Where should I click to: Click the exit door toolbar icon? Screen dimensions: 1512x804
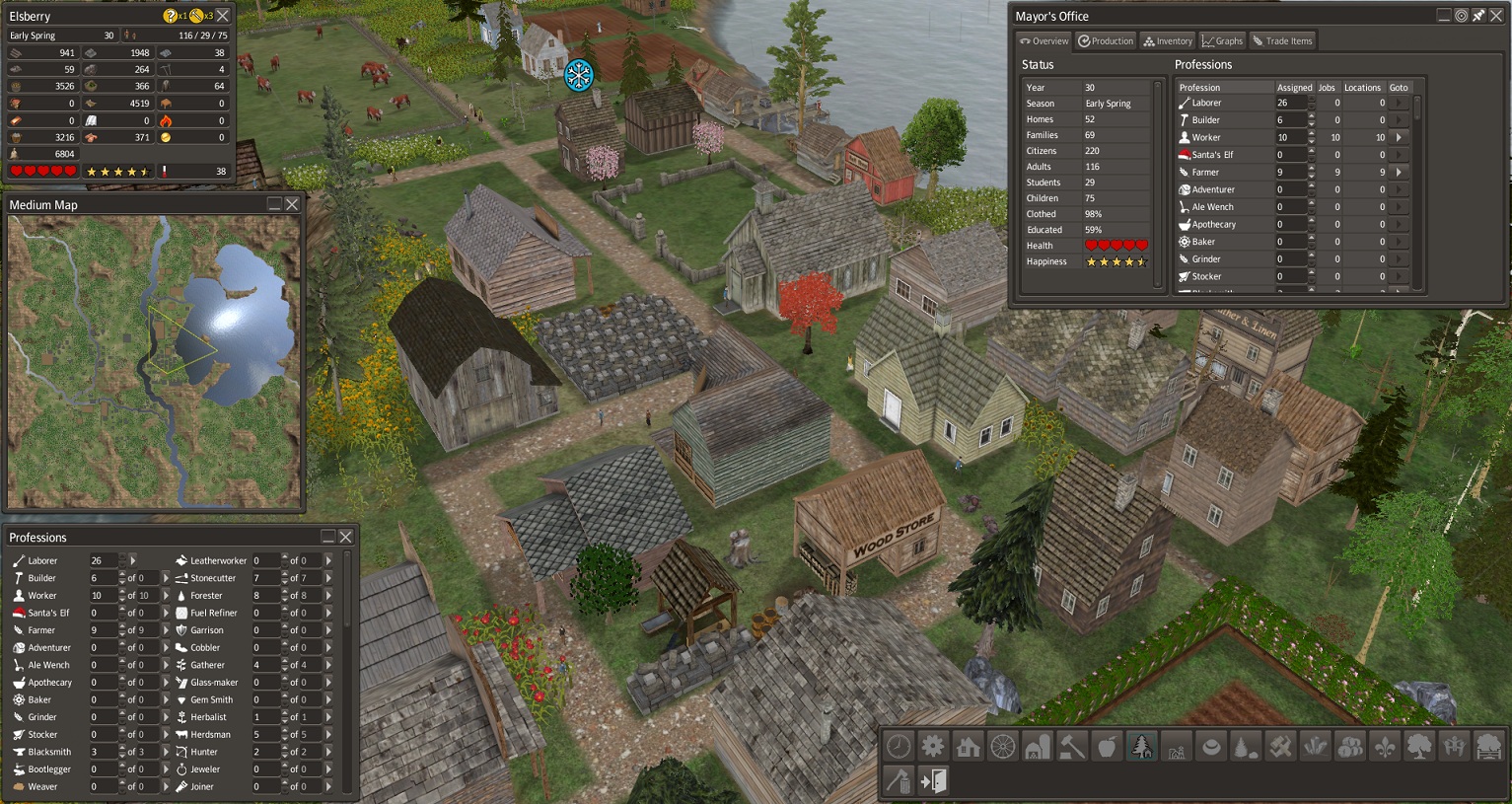933,781
